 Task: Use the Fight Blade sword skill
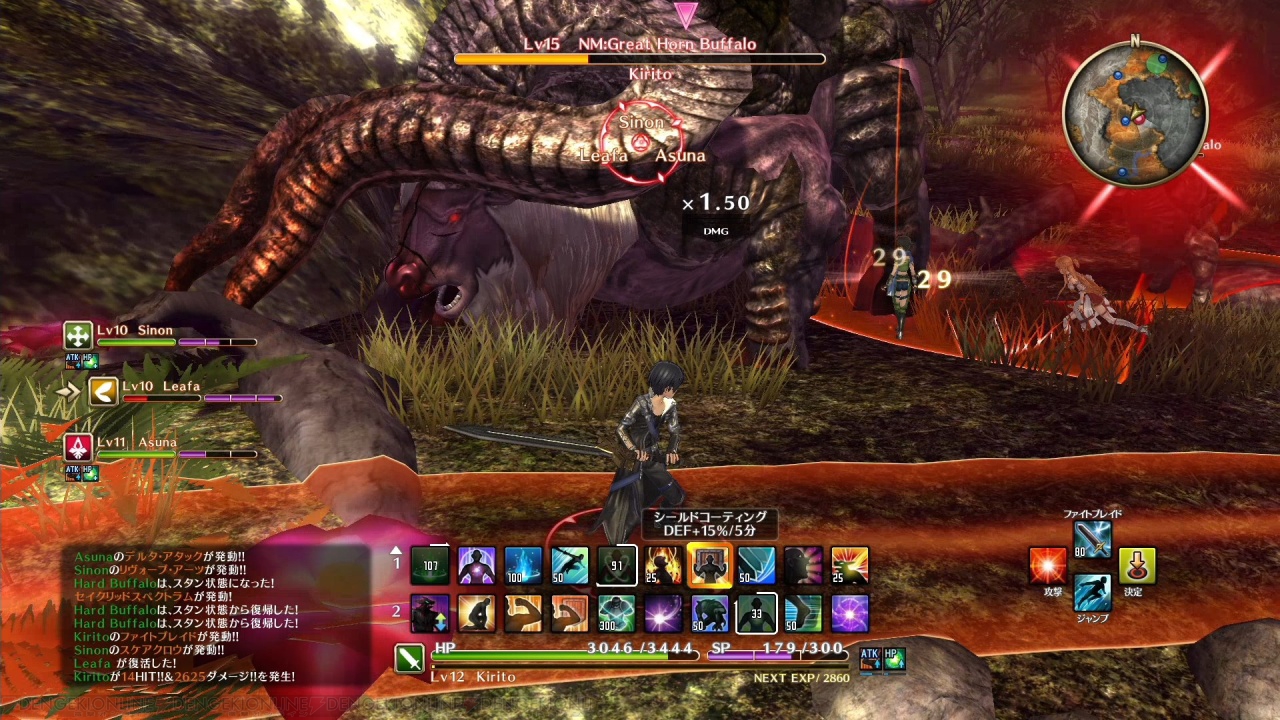(1092, 539)
